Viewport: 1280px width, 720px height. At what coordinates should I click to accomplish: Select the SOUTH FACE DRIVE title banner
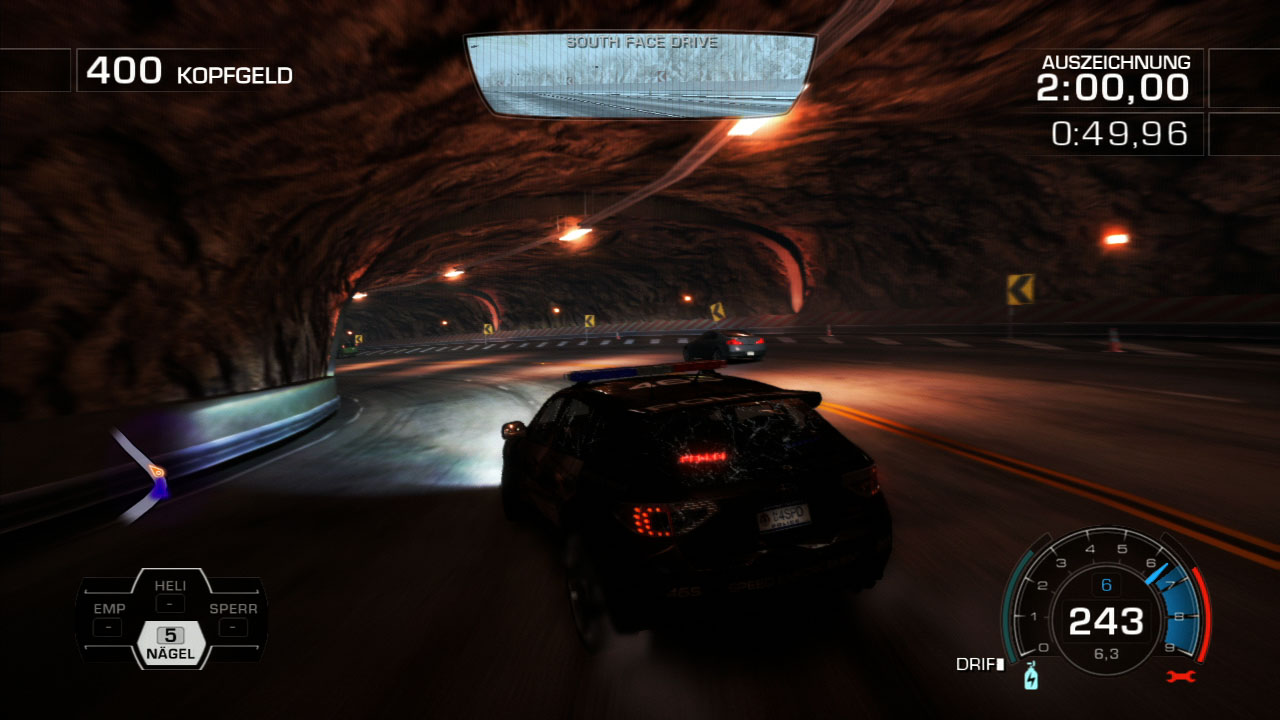643,42
